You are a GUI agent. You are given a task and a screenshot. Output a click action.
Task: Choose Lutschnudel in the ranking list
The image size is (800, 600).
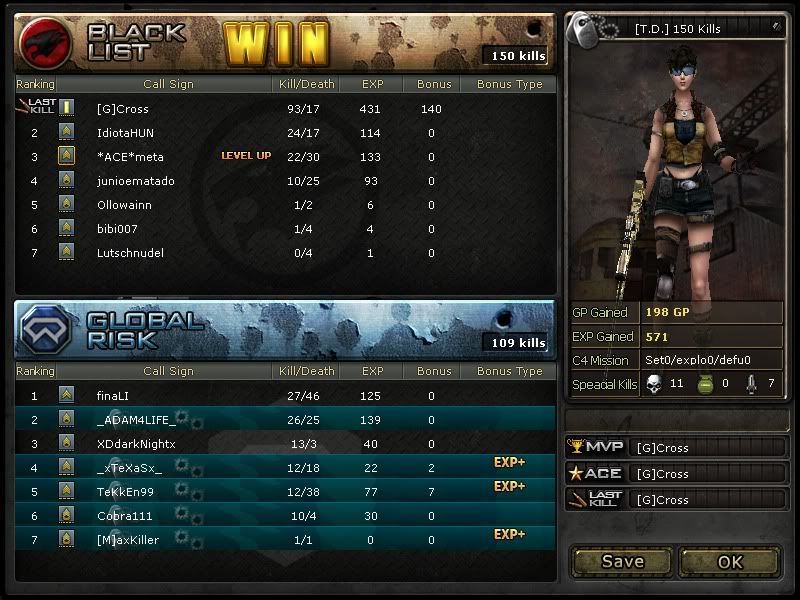coord(130,253)
